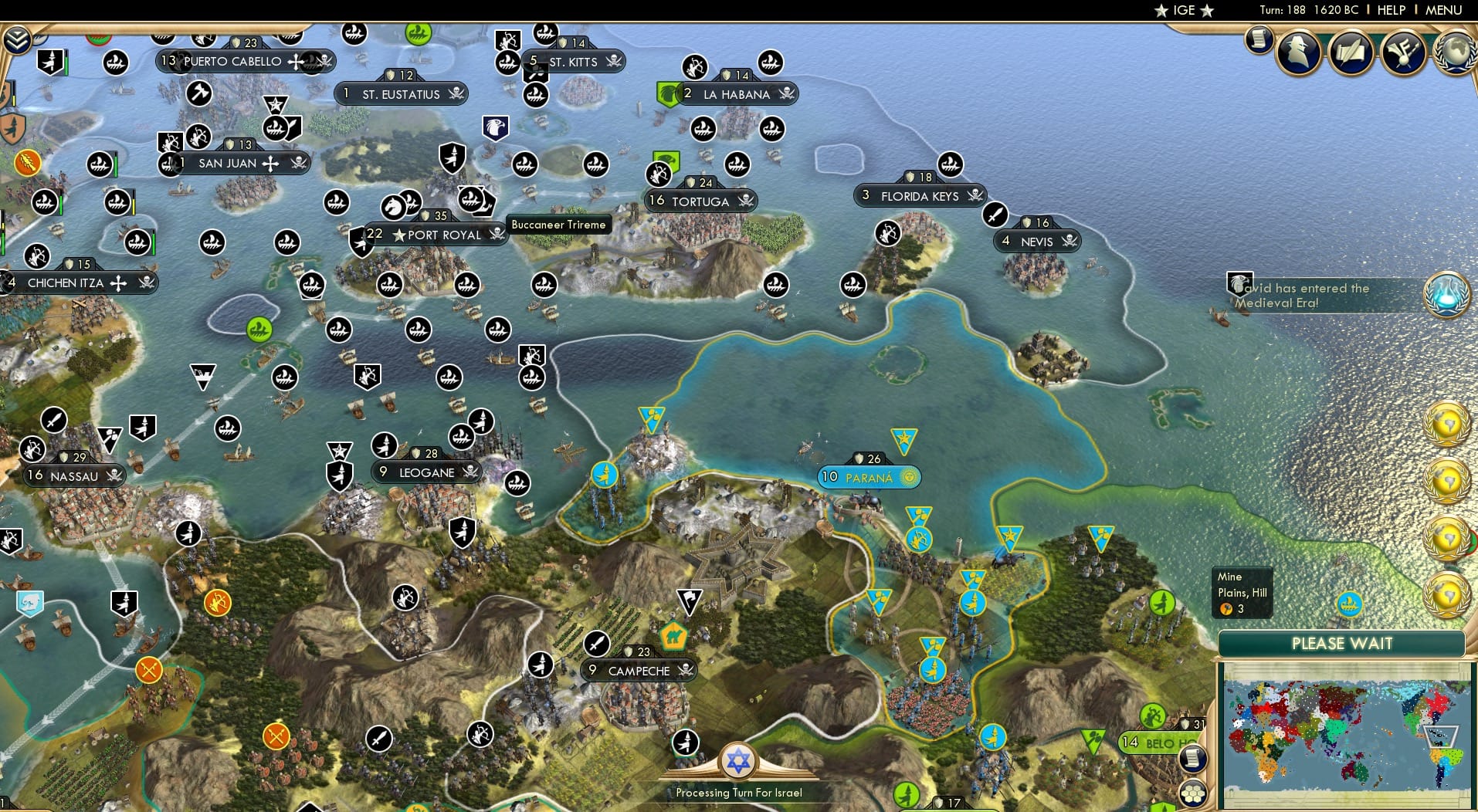This screenshot has width=1478, height=812.
Task: Open the Espionage overview icon
Action: click(1298, 49)
